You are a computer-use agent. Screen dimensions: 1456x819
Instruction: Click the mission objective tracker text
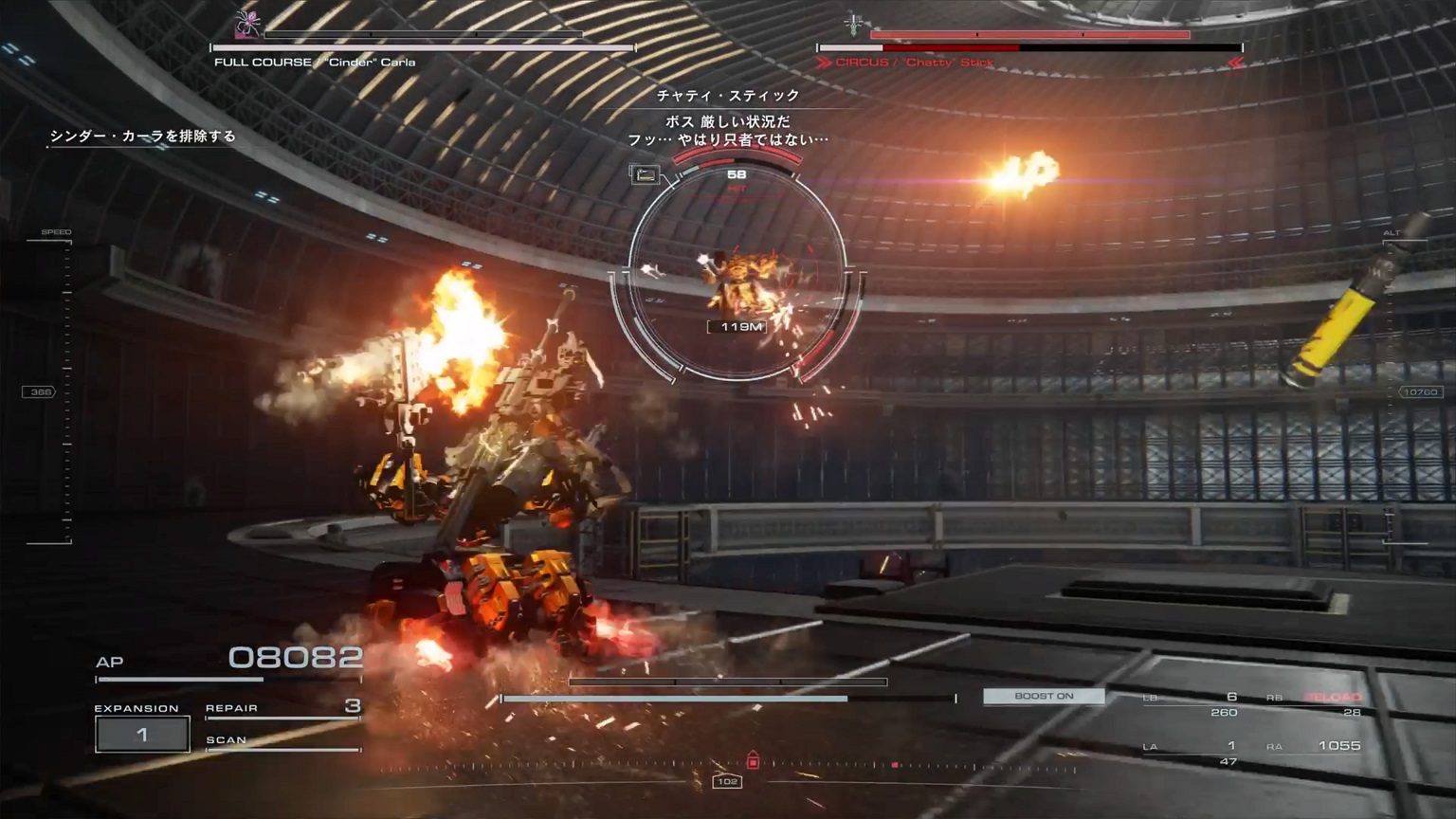(142, 136)
